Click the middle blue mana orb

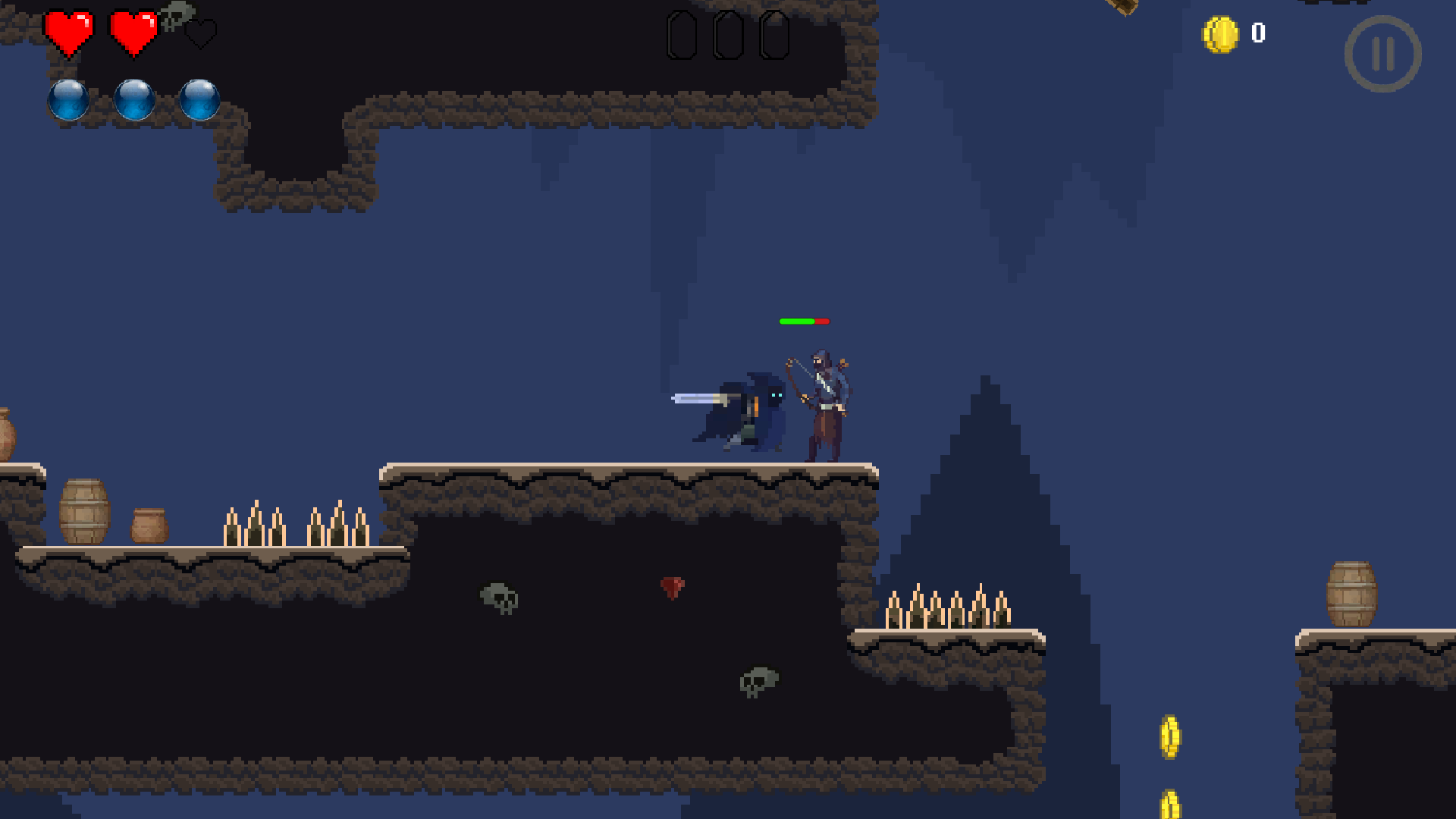tap(135, 101)
